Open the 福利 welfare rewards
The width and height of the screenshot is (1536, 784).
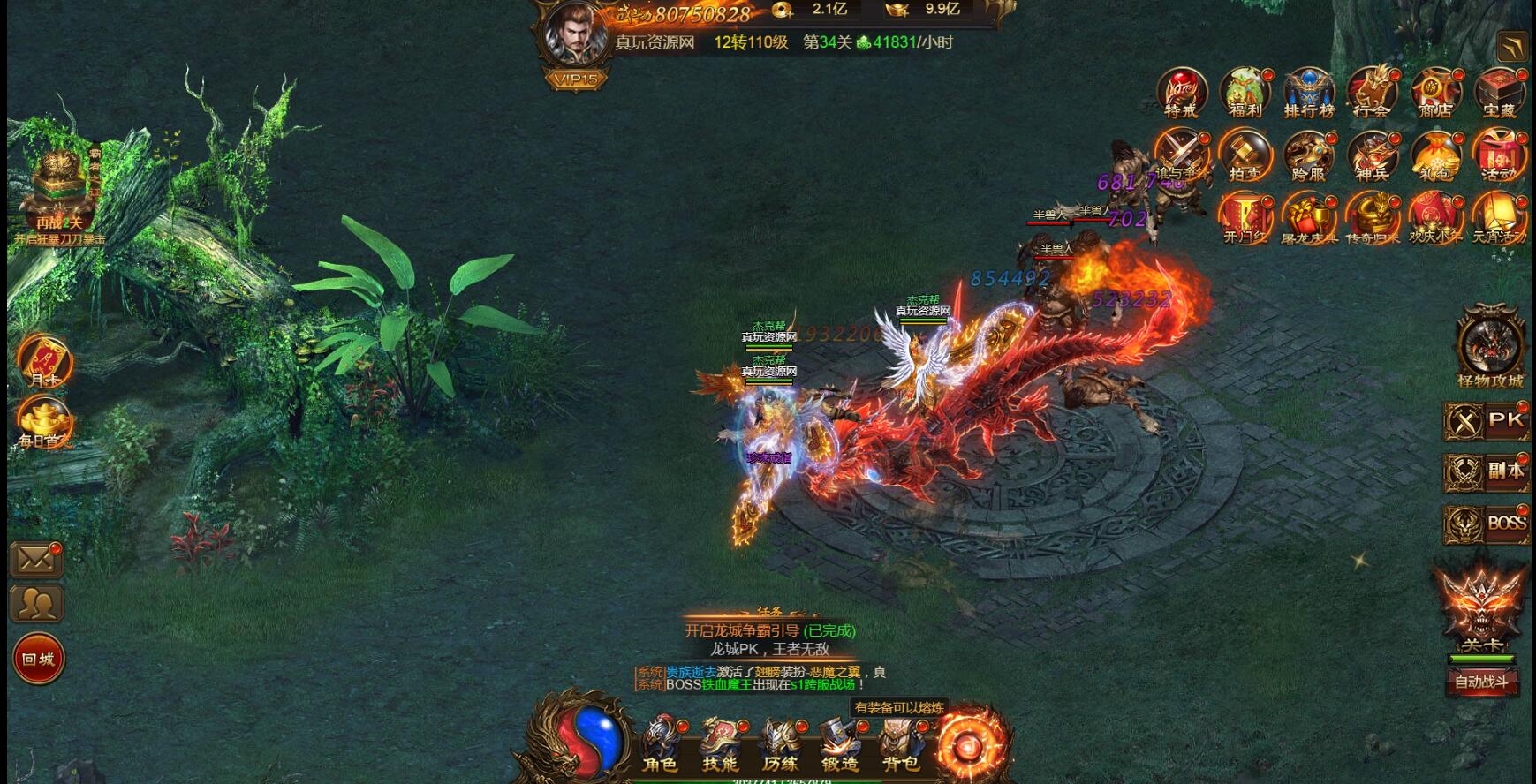[1245, 93]
